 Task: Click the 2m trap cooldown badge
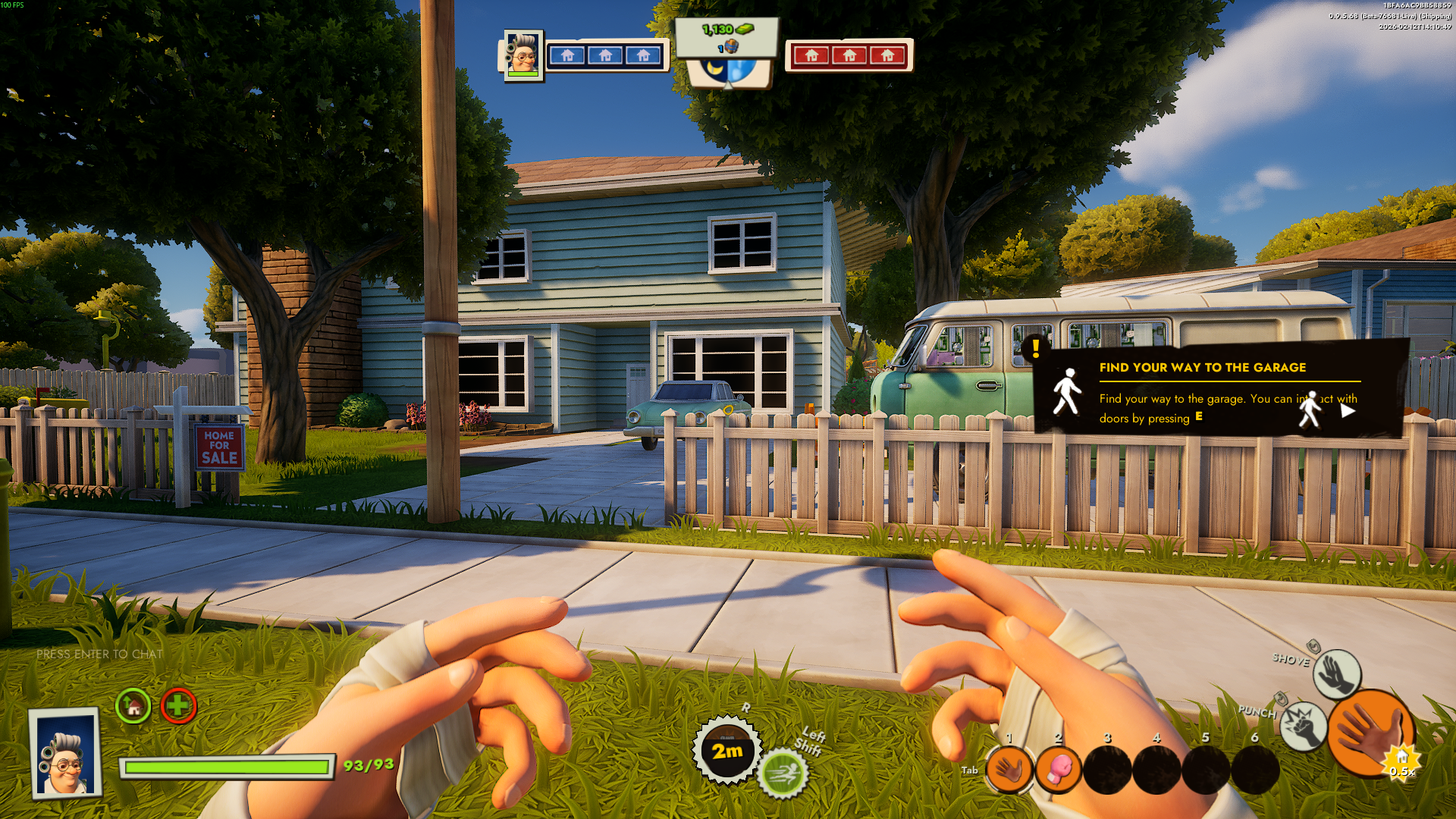[726, 751]
